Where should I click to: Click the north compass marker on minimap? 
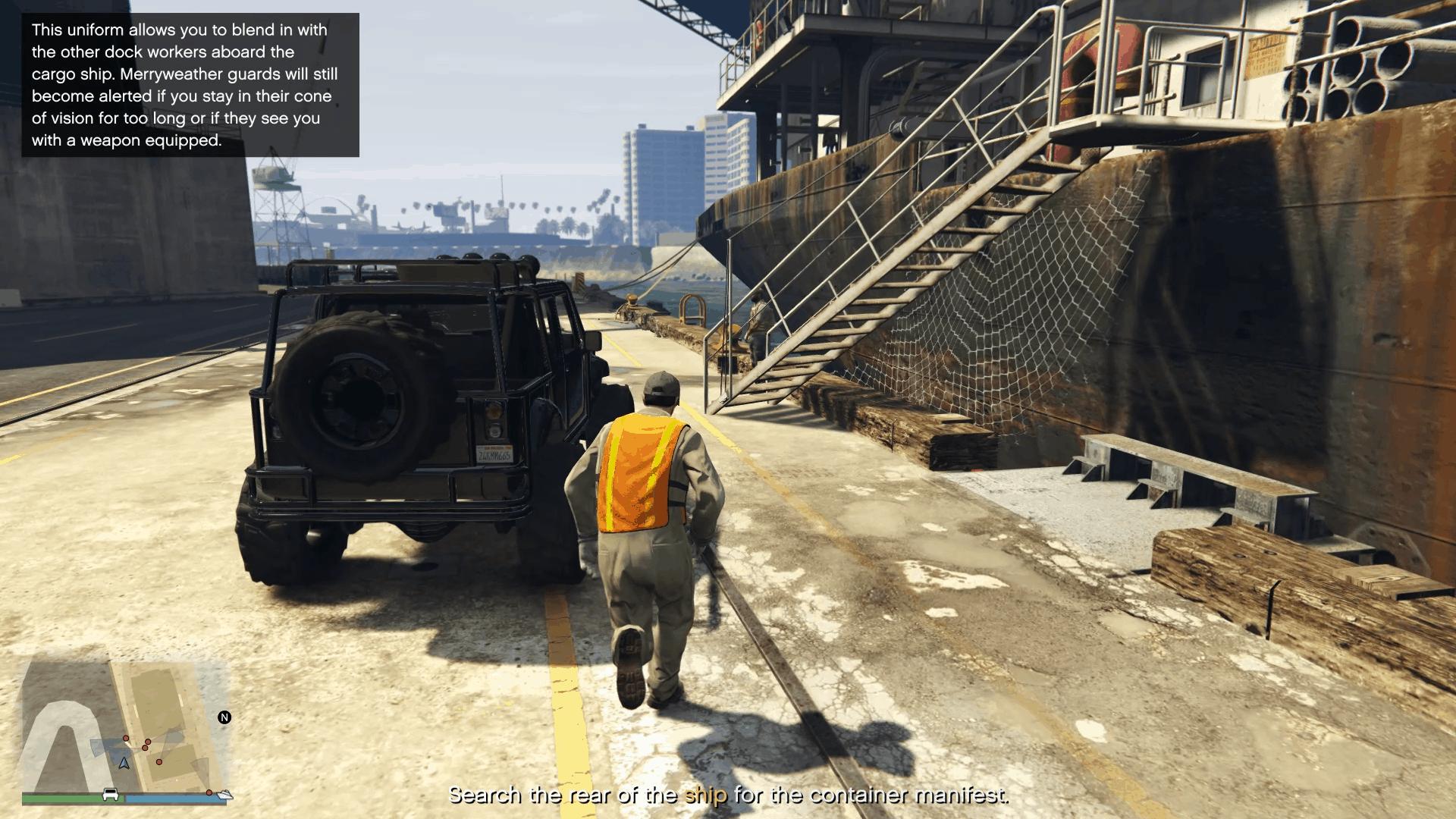(x=224, y=717)
